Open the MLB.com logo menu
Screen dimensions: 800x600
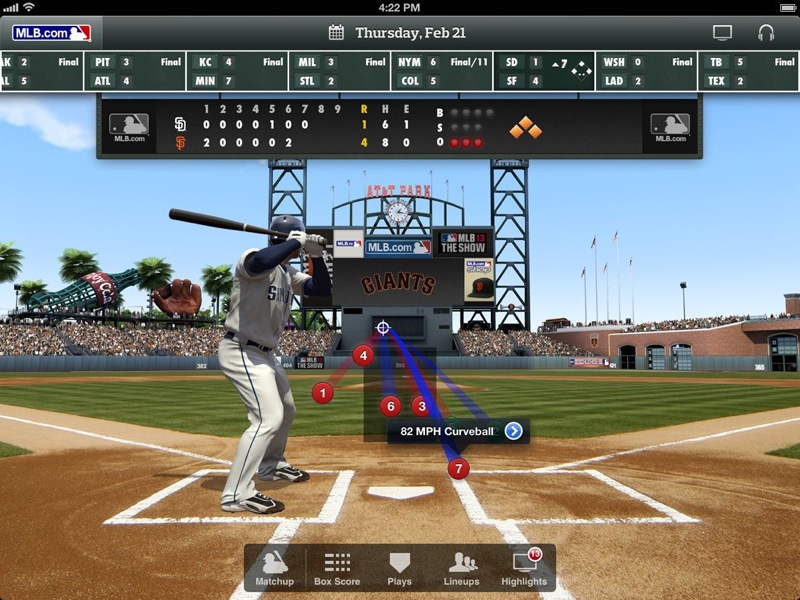51,33
